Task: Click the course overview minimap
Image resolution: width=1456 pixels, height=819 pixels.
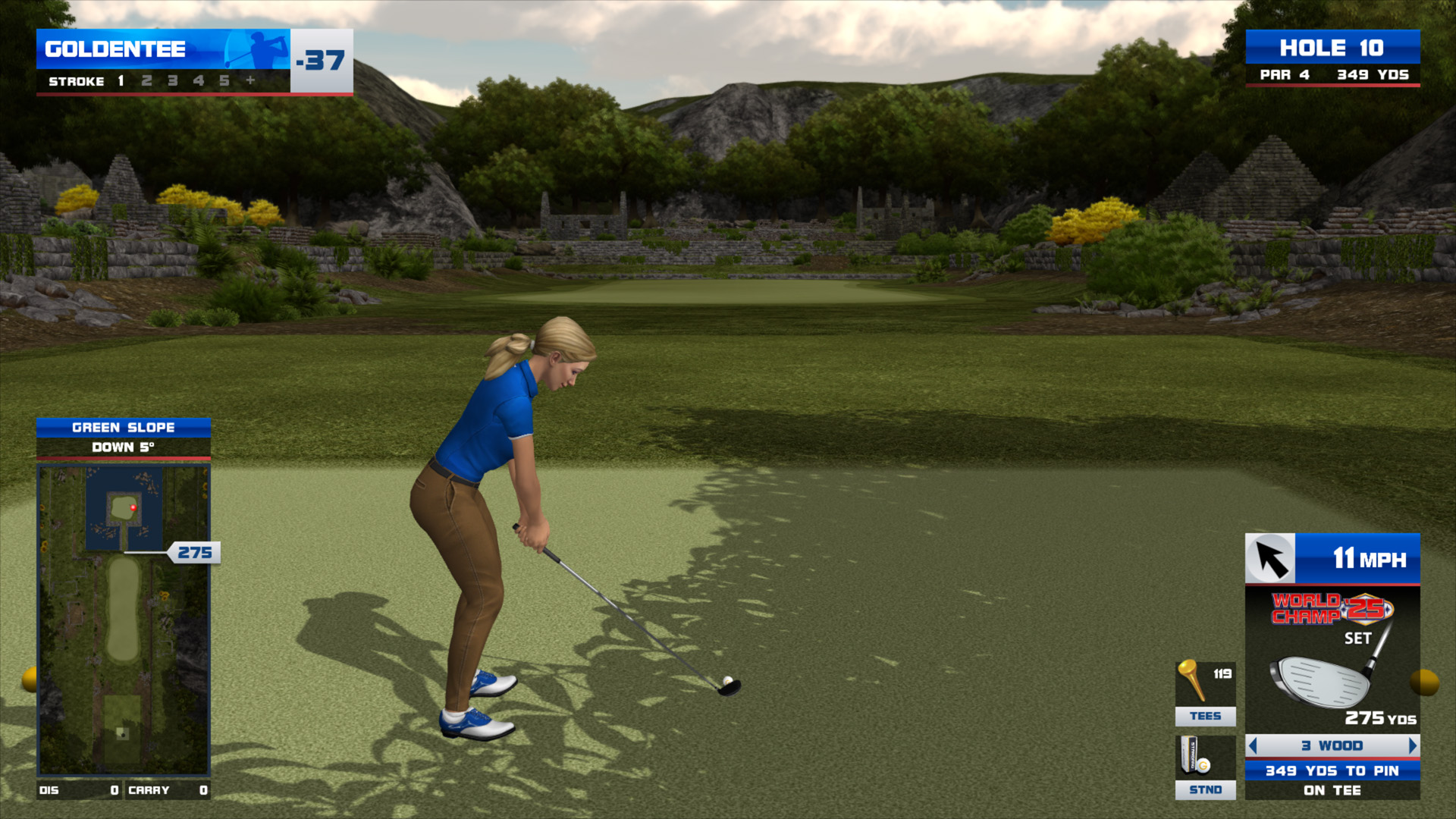Action: point(124,620)
